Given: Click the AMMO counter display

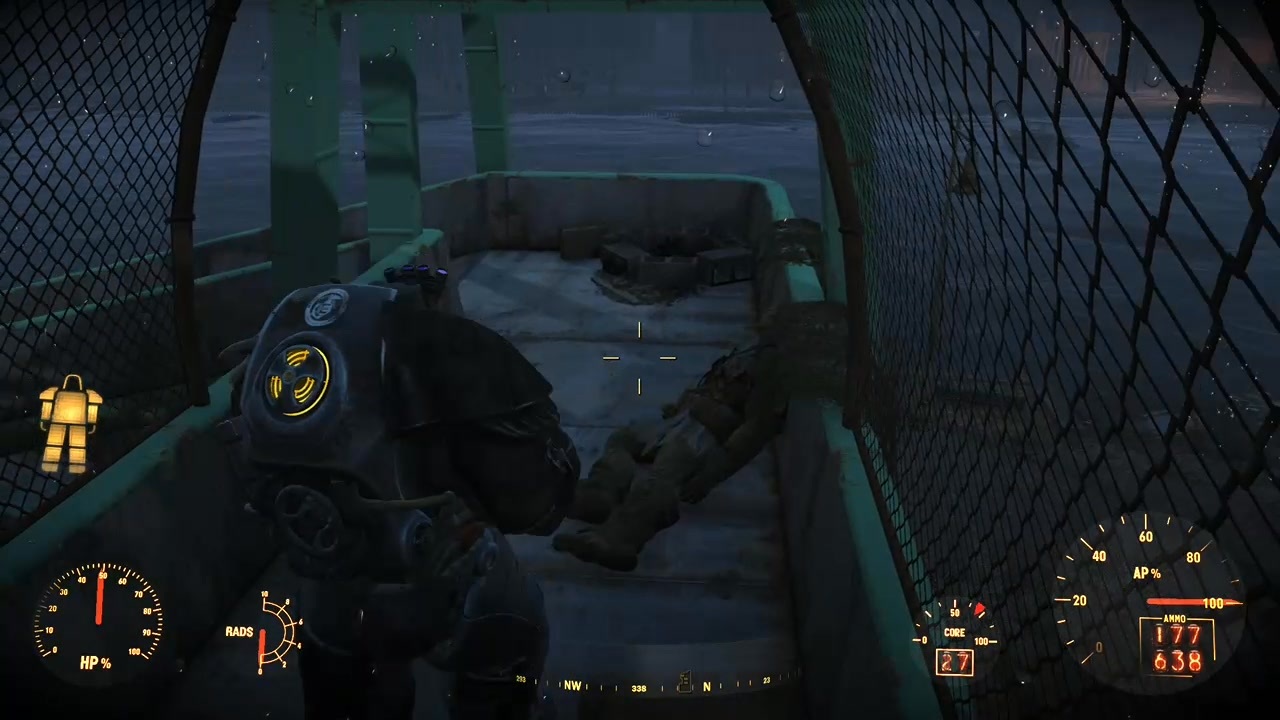Looking at the screenshot, I should click(1178, 645).
